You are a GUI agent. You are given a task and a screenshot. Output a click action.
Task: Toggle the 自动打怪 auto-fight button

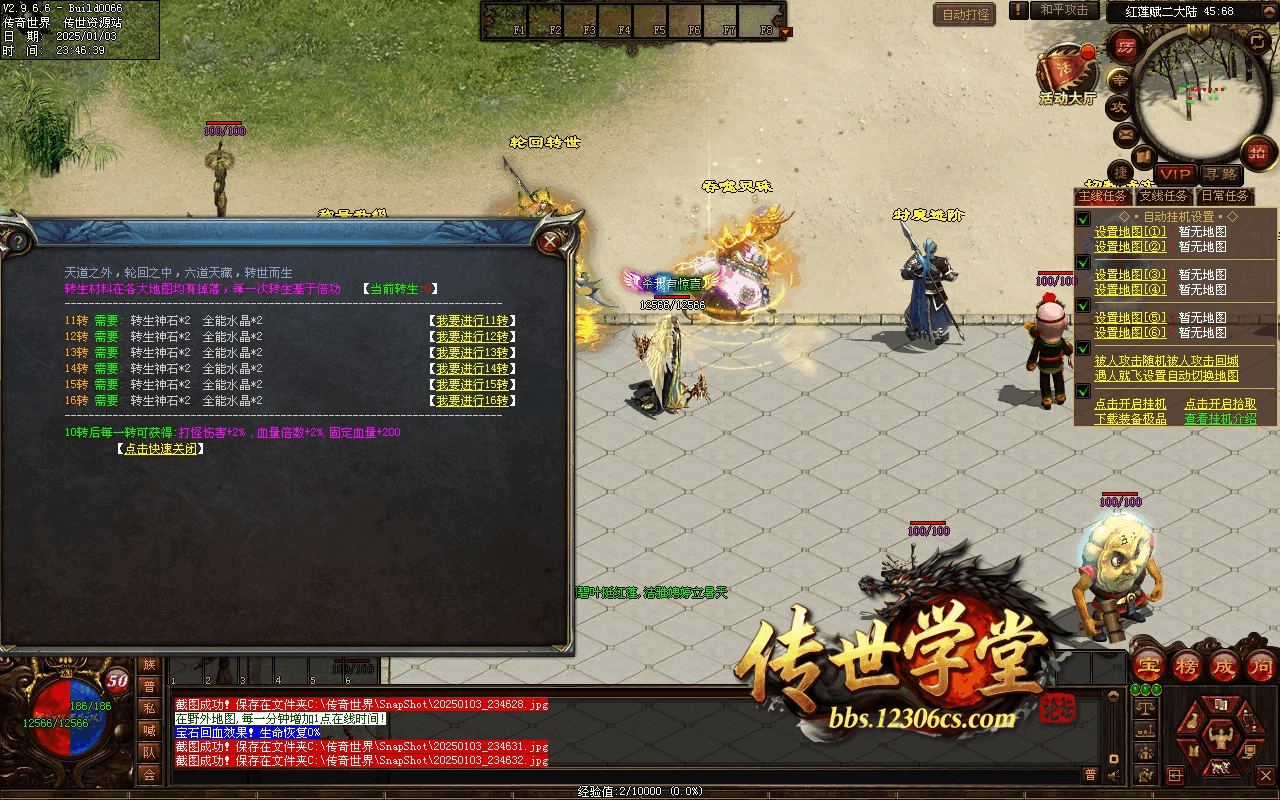[x=965, y=14]
